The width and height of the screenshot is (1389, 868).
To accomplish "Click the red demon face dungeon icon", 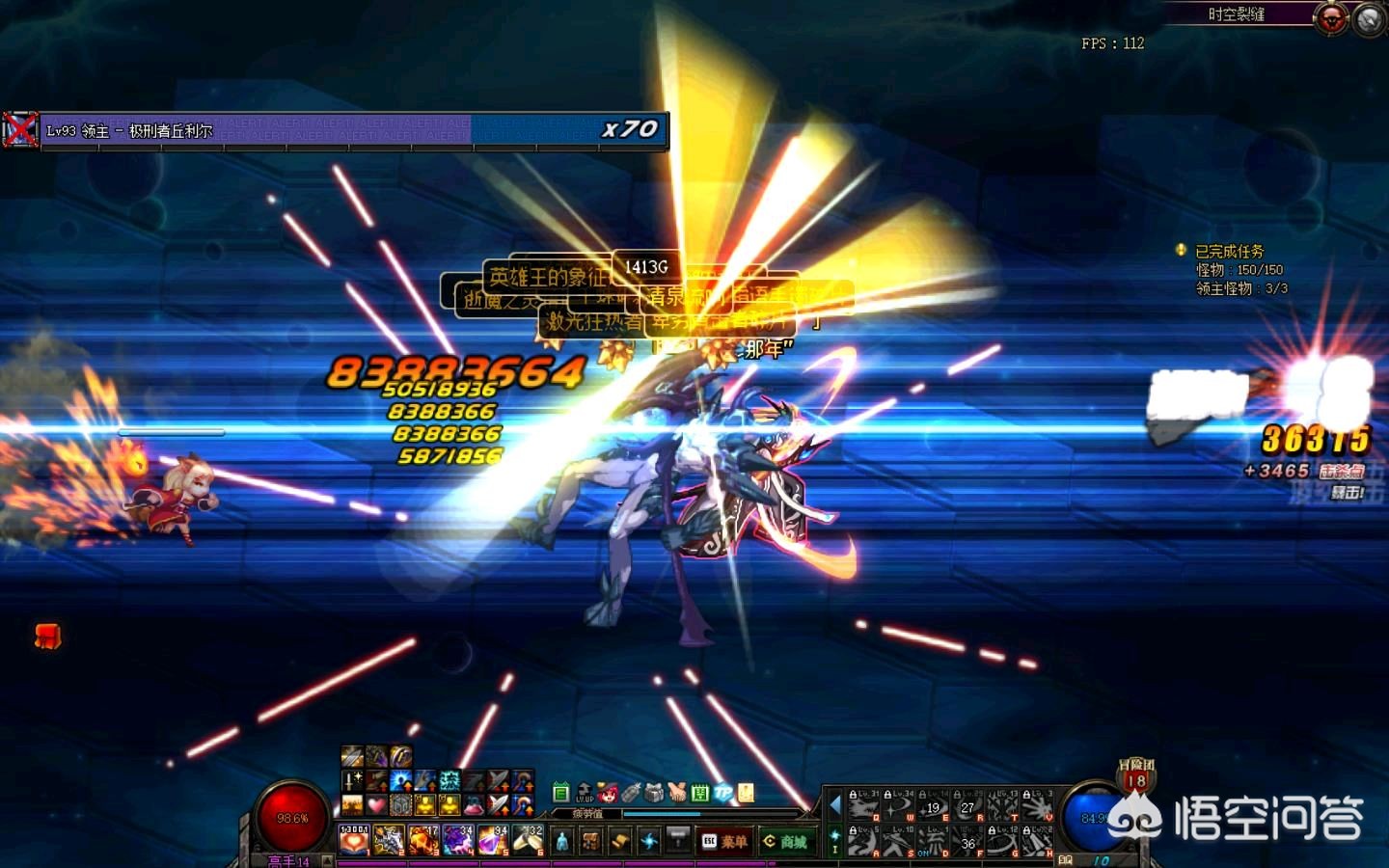I will pos(1332,18).
